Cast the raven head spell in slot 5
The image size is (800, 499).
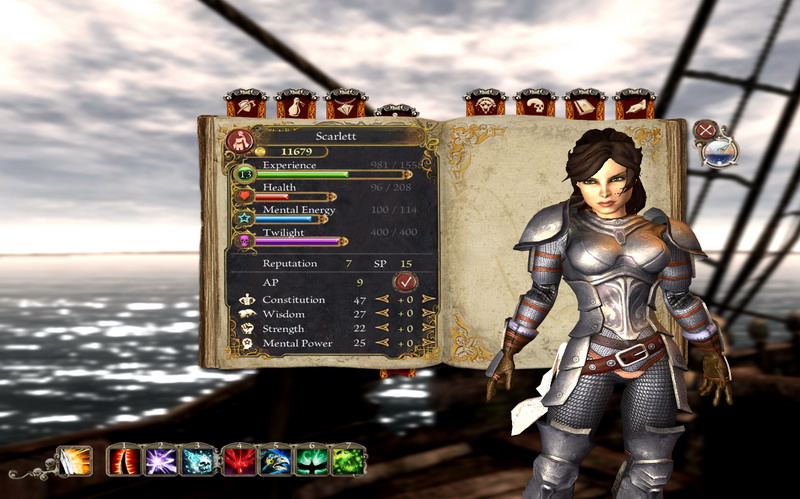[276, 461]
